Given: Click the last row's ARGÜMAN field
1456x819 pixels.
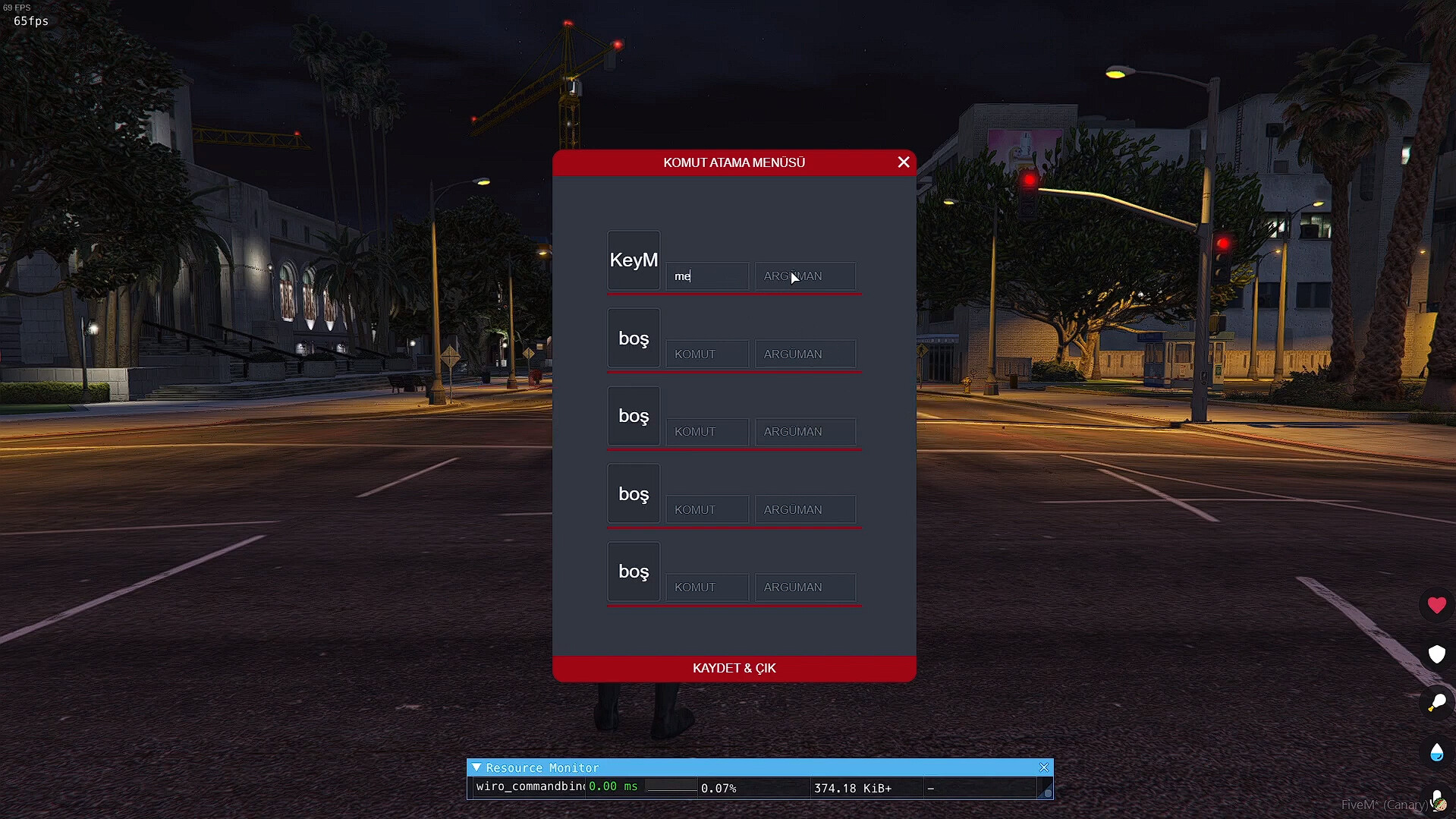Looking at the screenshot, I should tap(804, 587).
